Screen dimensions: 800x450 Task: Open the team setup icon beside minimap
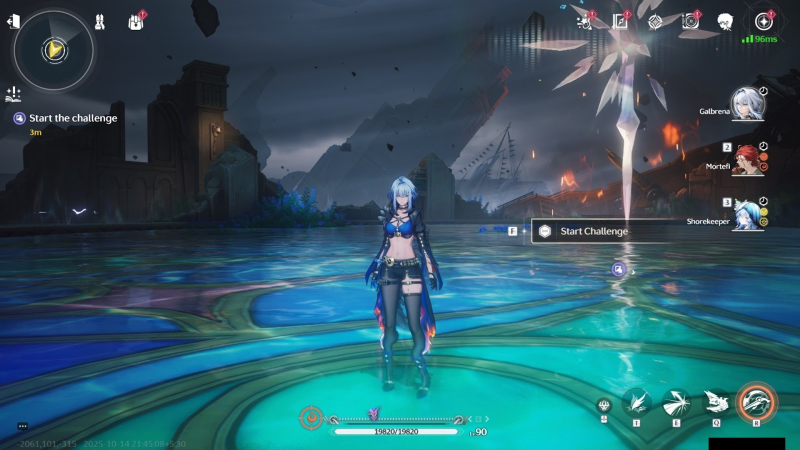point(100,21)
